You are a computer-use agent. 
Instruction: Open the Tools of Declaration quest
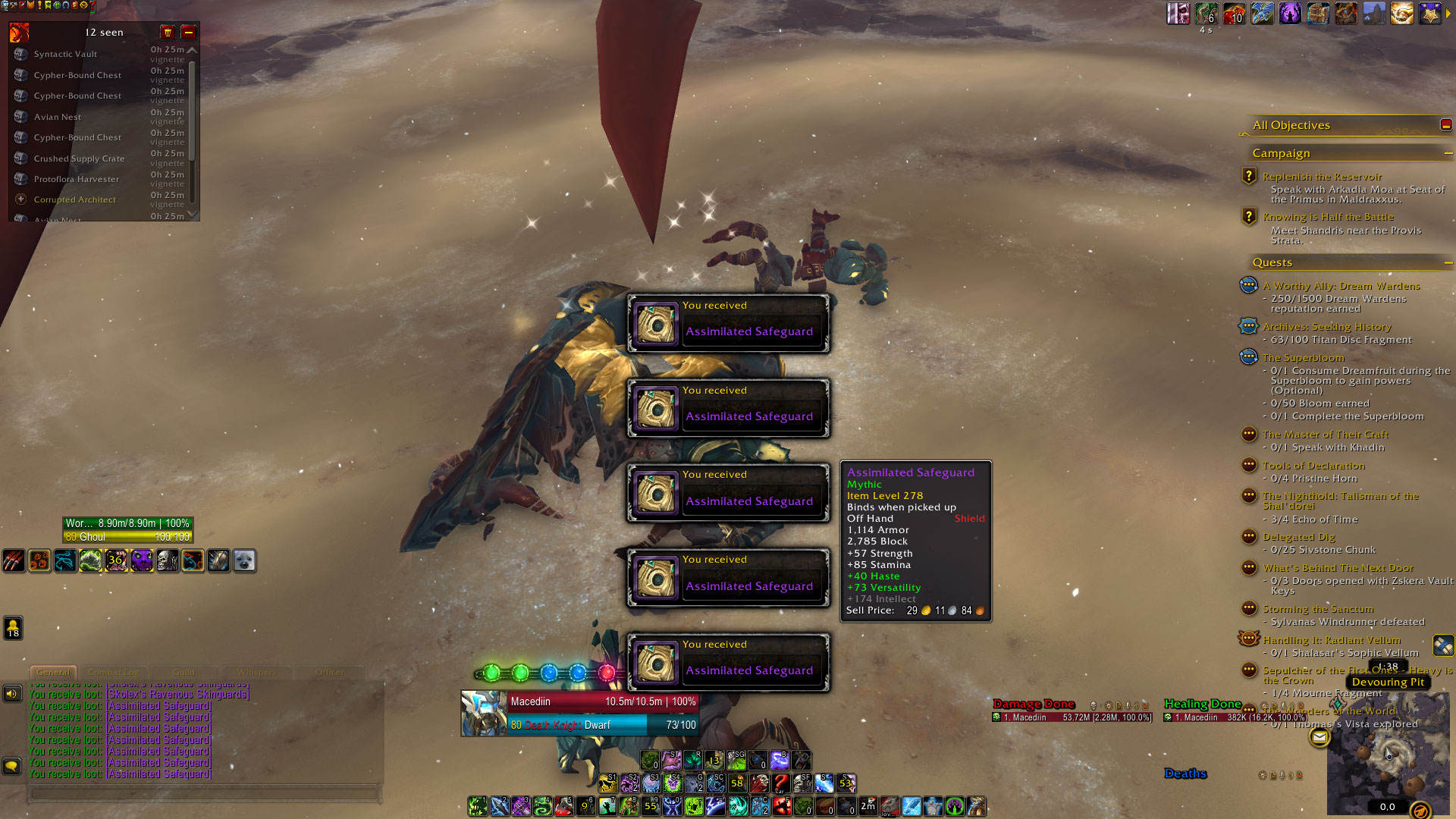pos(1313,466)
